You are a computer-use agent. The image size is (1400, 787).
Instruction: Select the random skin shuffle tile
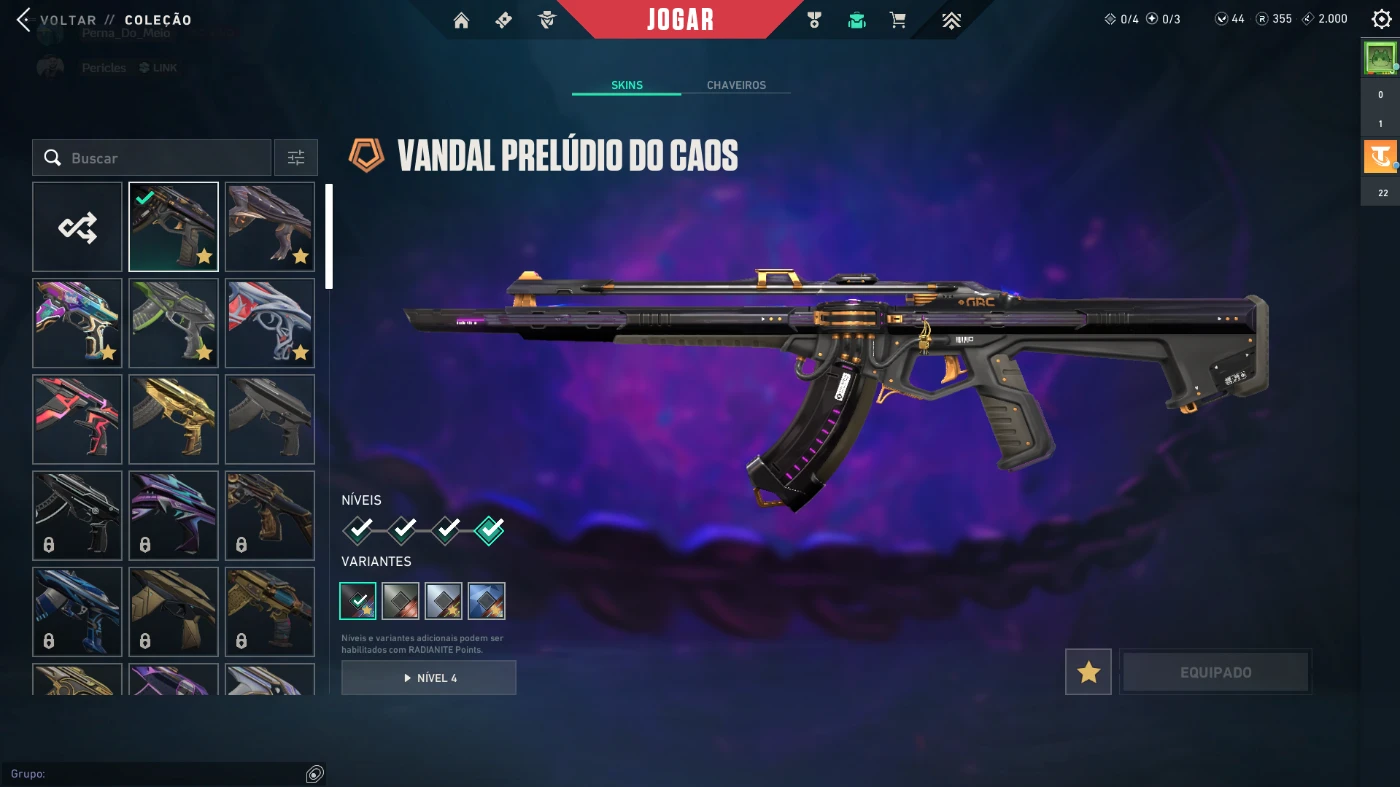(x=77, y=227)
